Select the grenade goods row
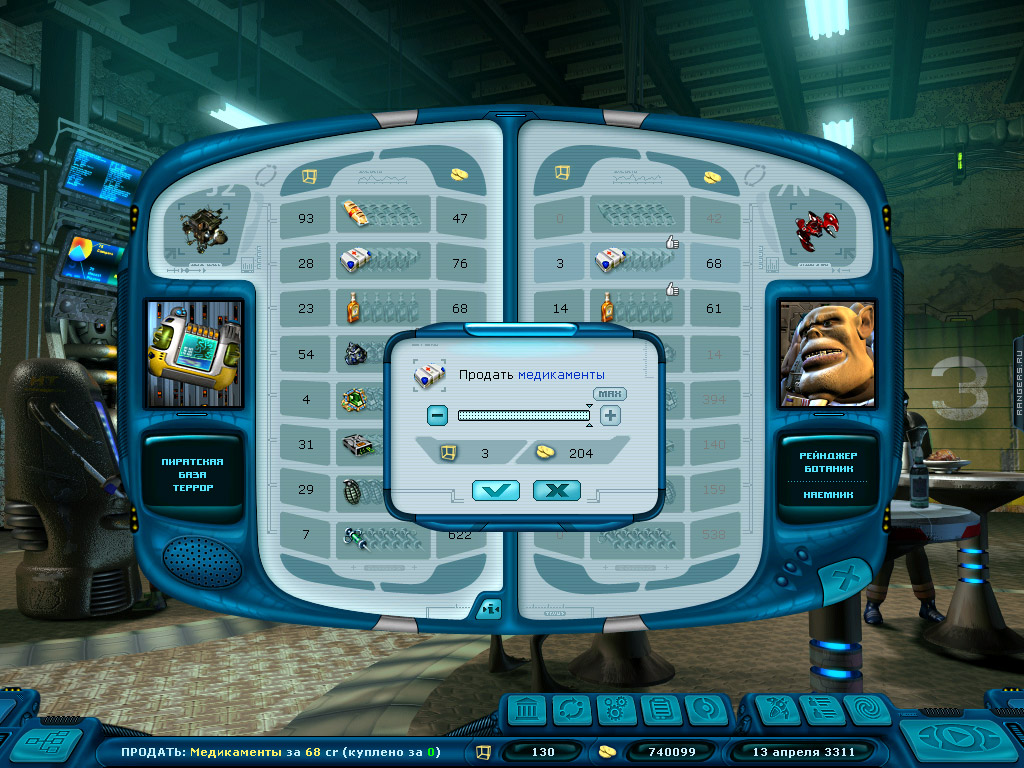Viewport: 1024px width, 768px height. pos(370,490)
